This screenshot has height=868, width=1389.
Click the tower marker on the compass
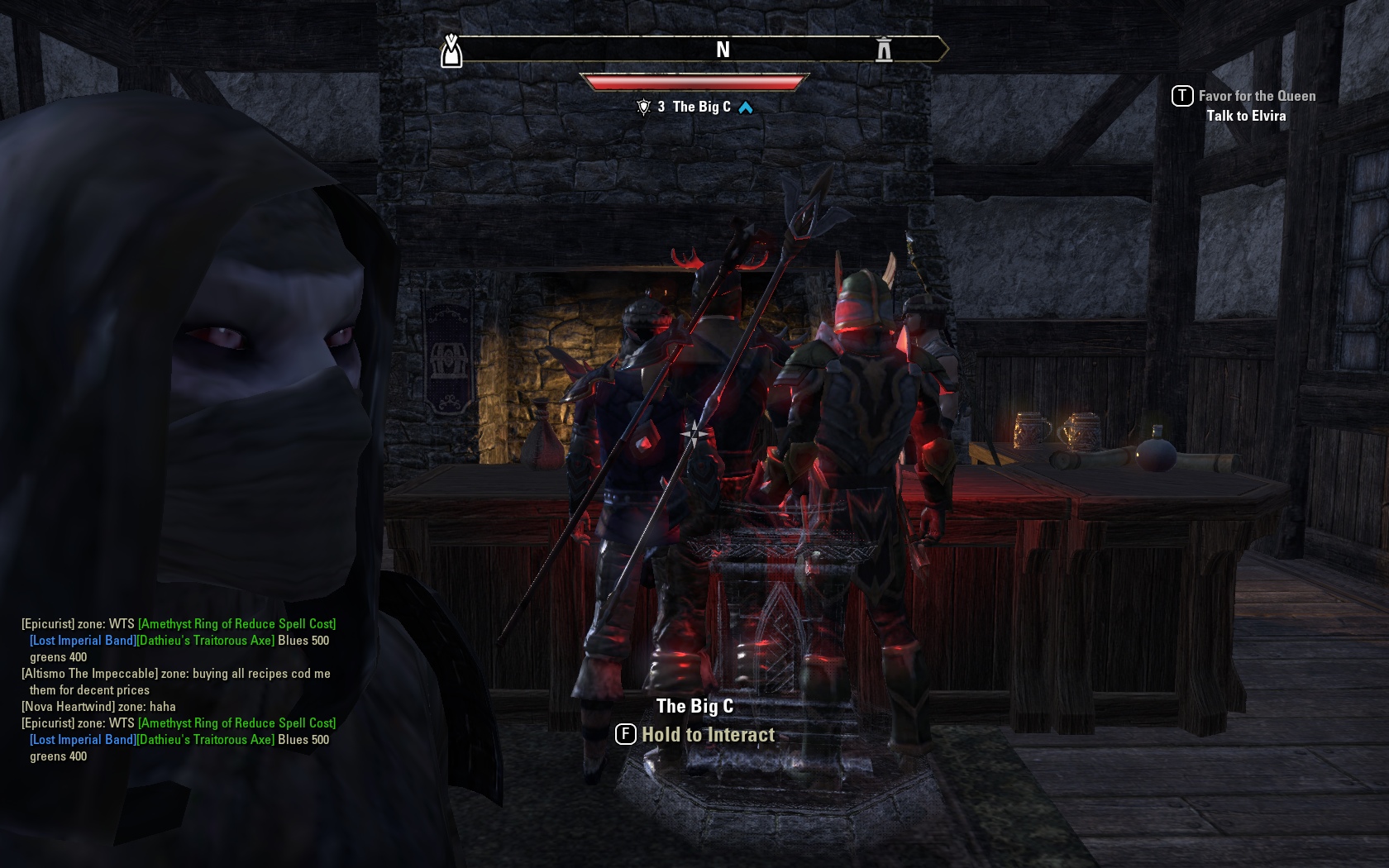point(884,50)
